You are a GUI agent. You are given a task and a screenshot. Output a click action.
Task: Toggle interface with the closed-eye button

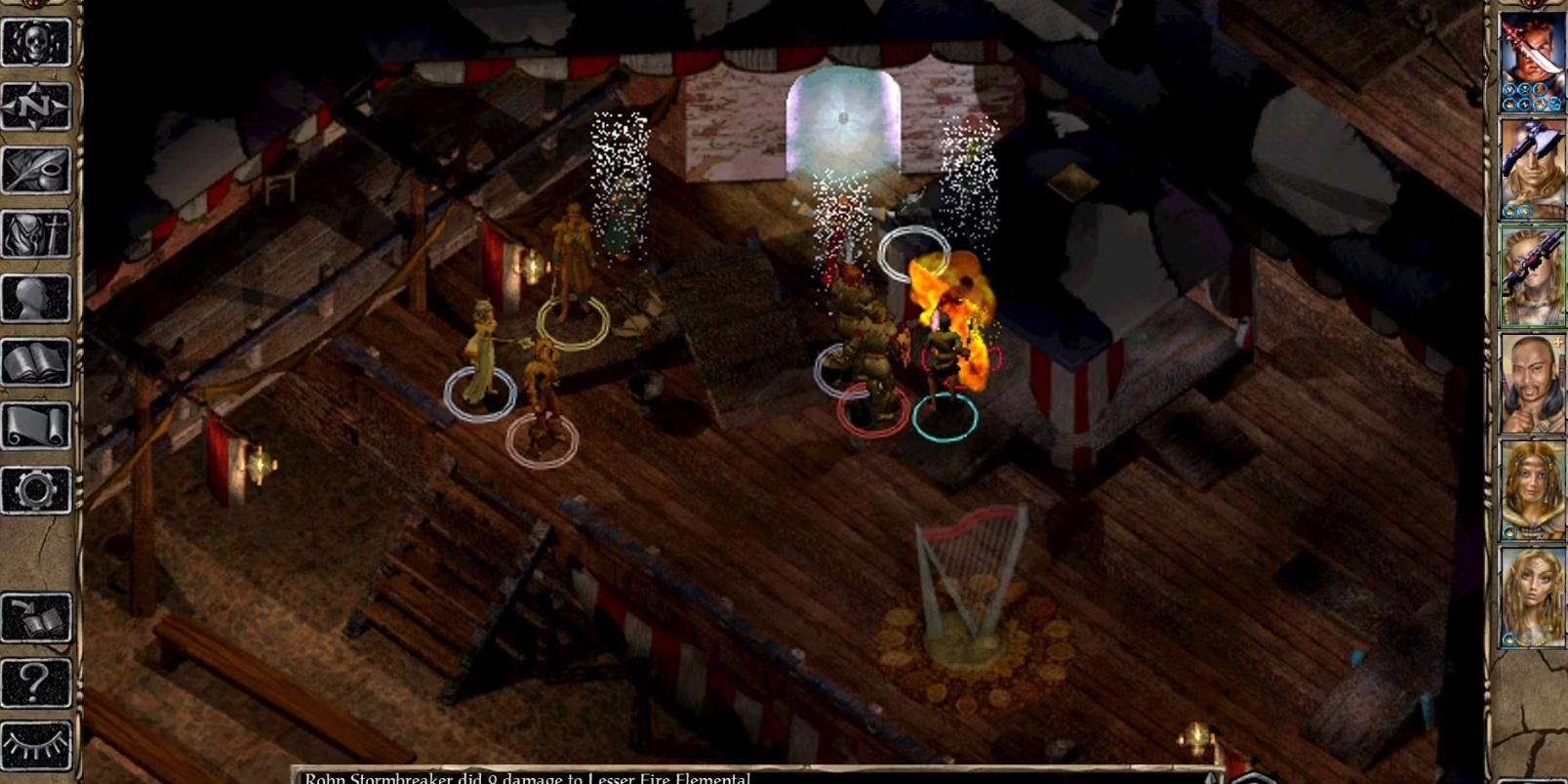tap(36, 745)
